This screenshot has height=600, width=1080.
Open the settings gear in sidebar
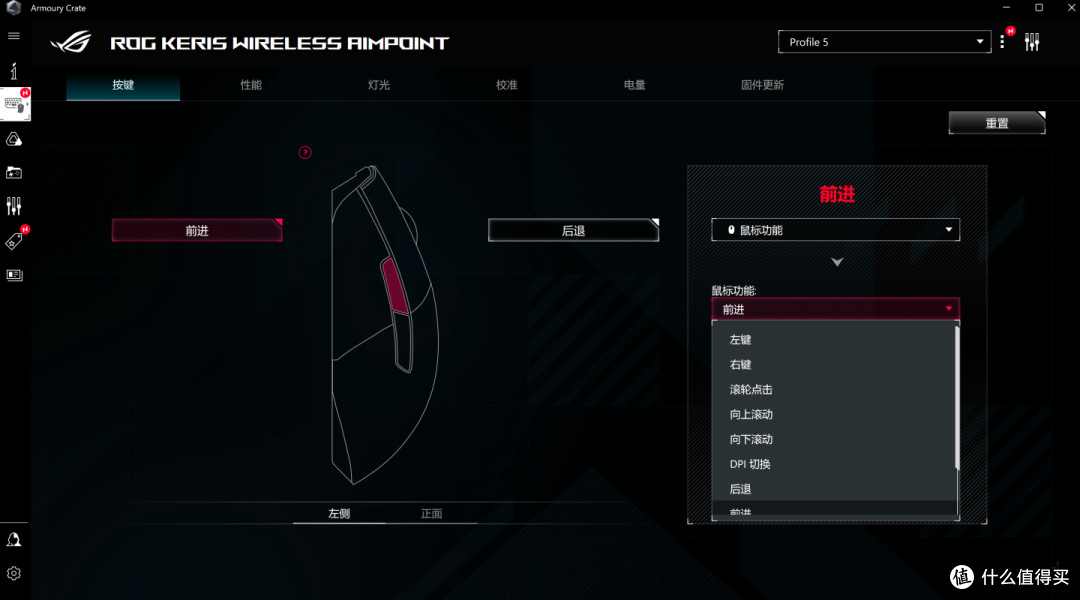click(14, 573)
